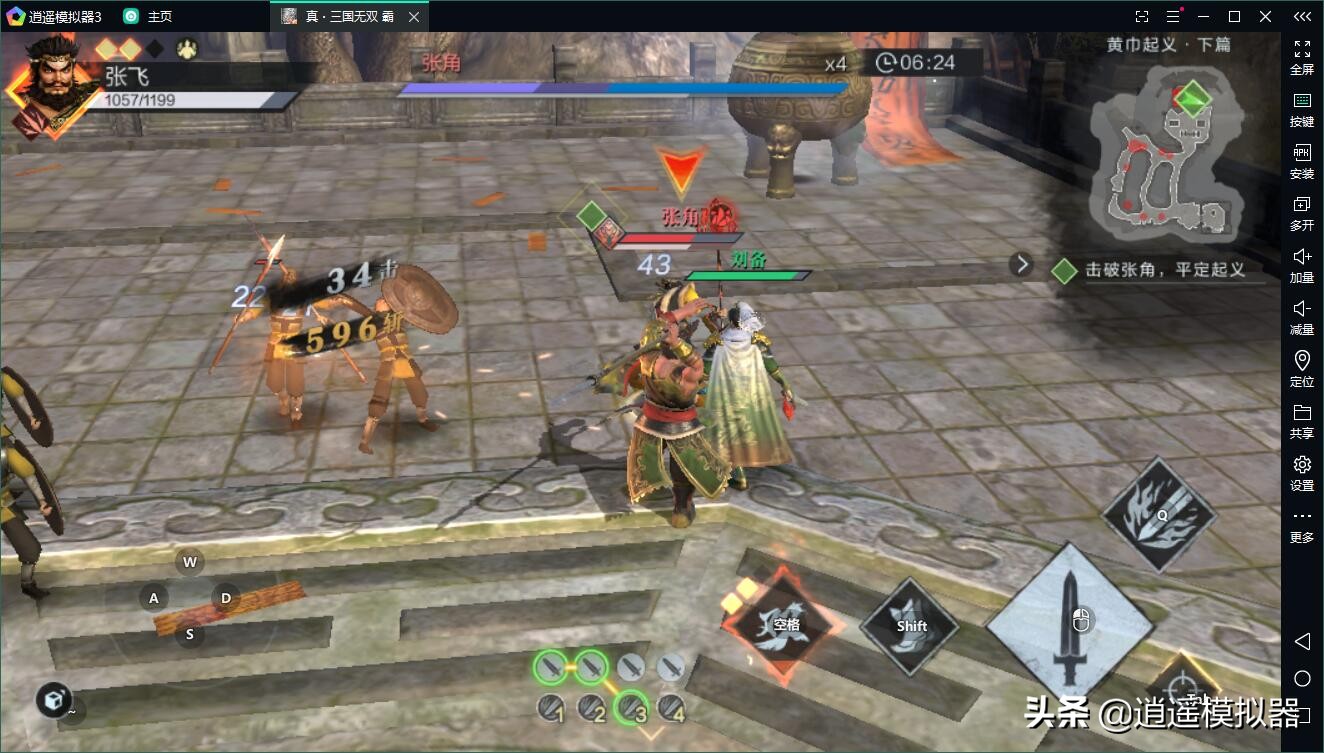This screenshot has height=753, width=1324.
Task: Select the 真·三国无双霸 game tab
Action: pos(345,15)
